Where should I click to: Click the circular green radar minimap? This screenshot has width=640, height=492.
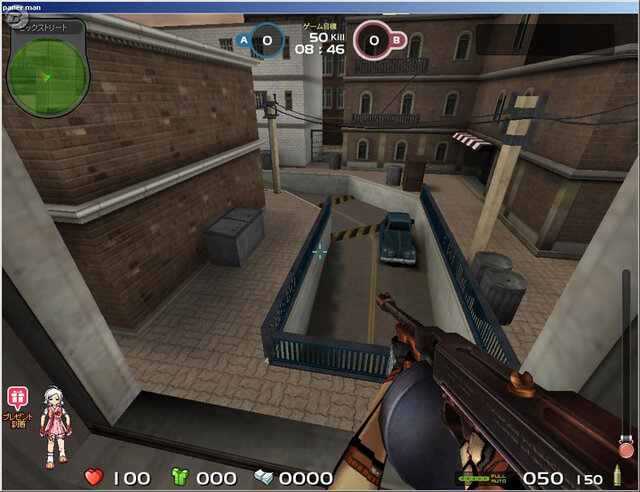pyautogui.click(x=47, y=74)
